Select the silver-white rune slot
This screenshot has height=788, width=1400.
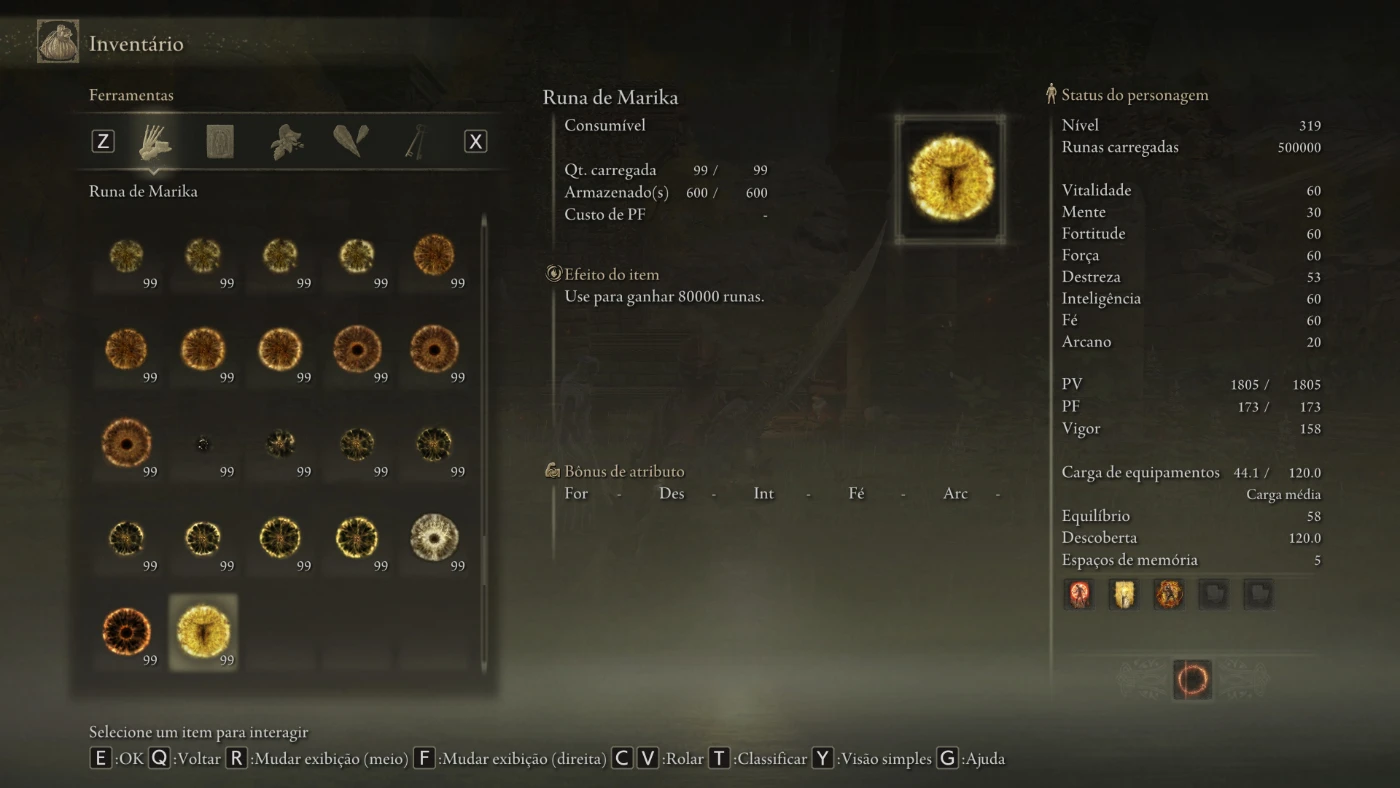[434, 538]
